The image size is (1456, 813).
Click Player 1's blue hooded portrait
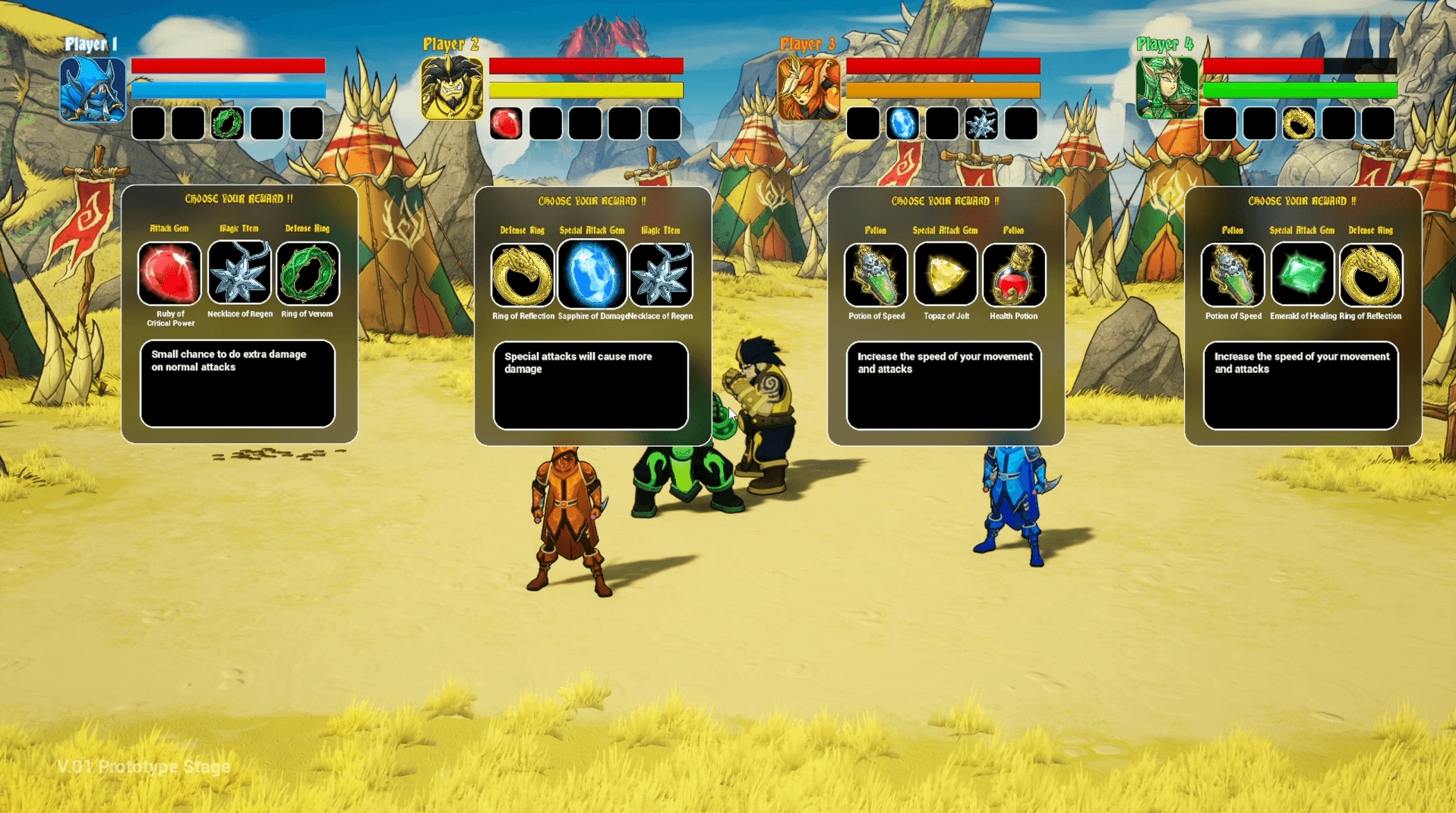coord(93,90)
